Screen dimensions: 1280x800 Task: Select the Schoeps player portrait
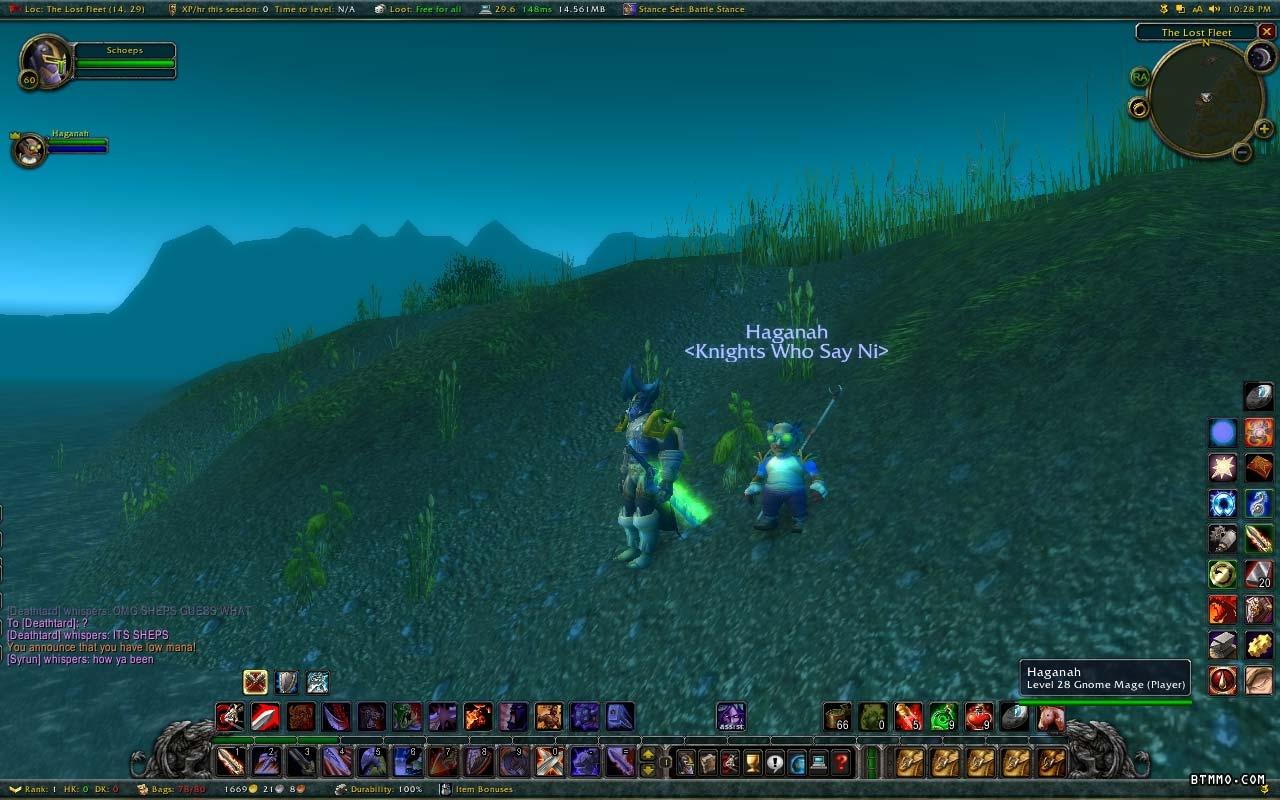point(45,62)
